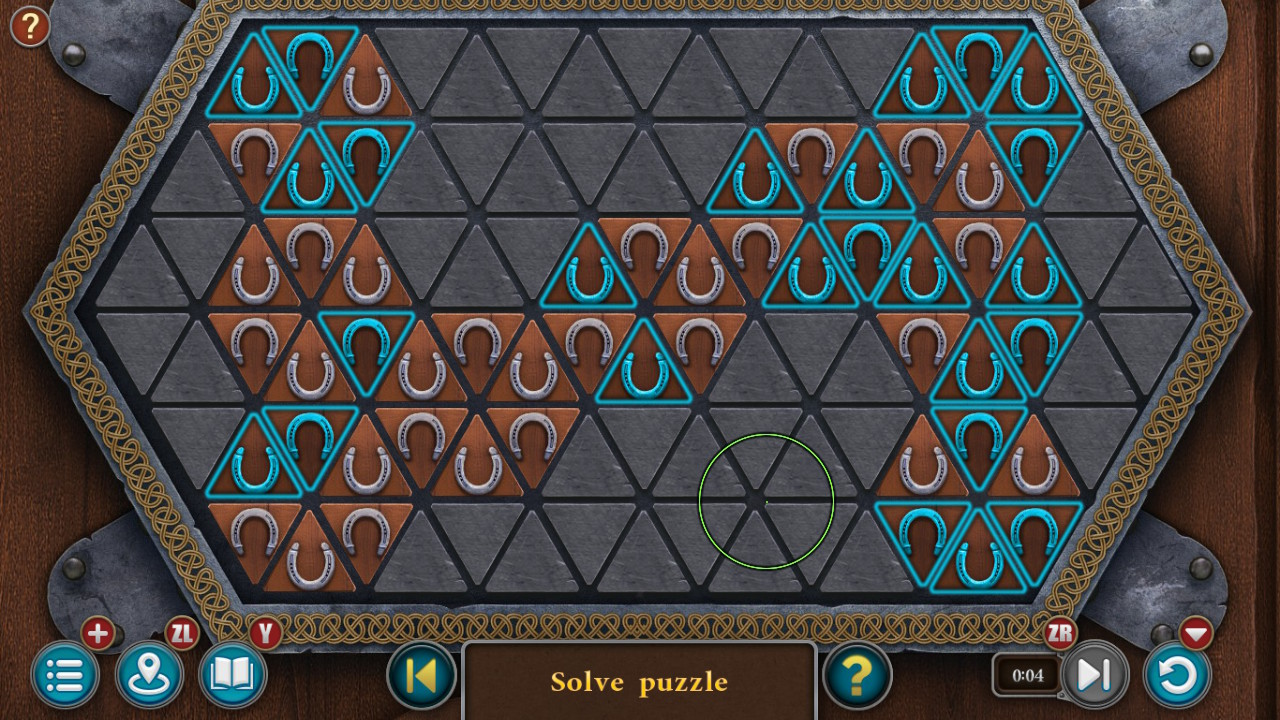Open the journal book icon
Viewport: 1280px width, 720px height.
(232, 676)
